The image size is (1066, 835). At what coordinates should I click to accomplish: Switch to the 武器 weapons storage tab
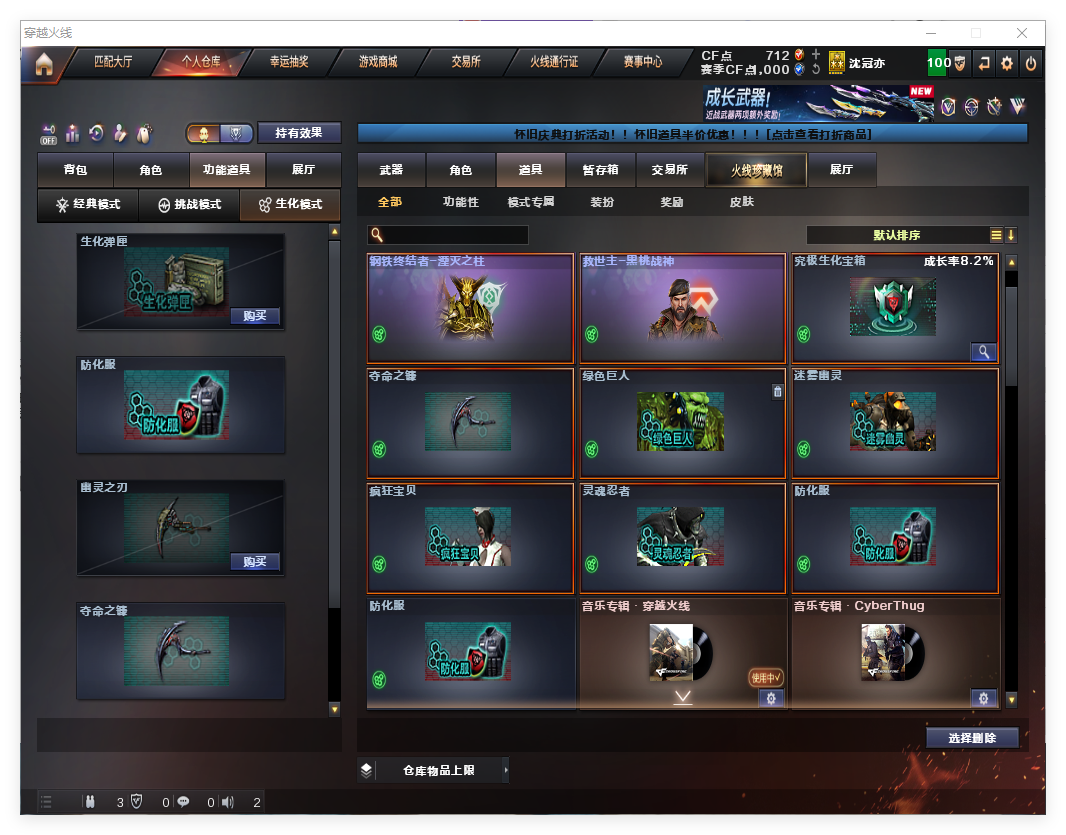(x=391, y=170)
